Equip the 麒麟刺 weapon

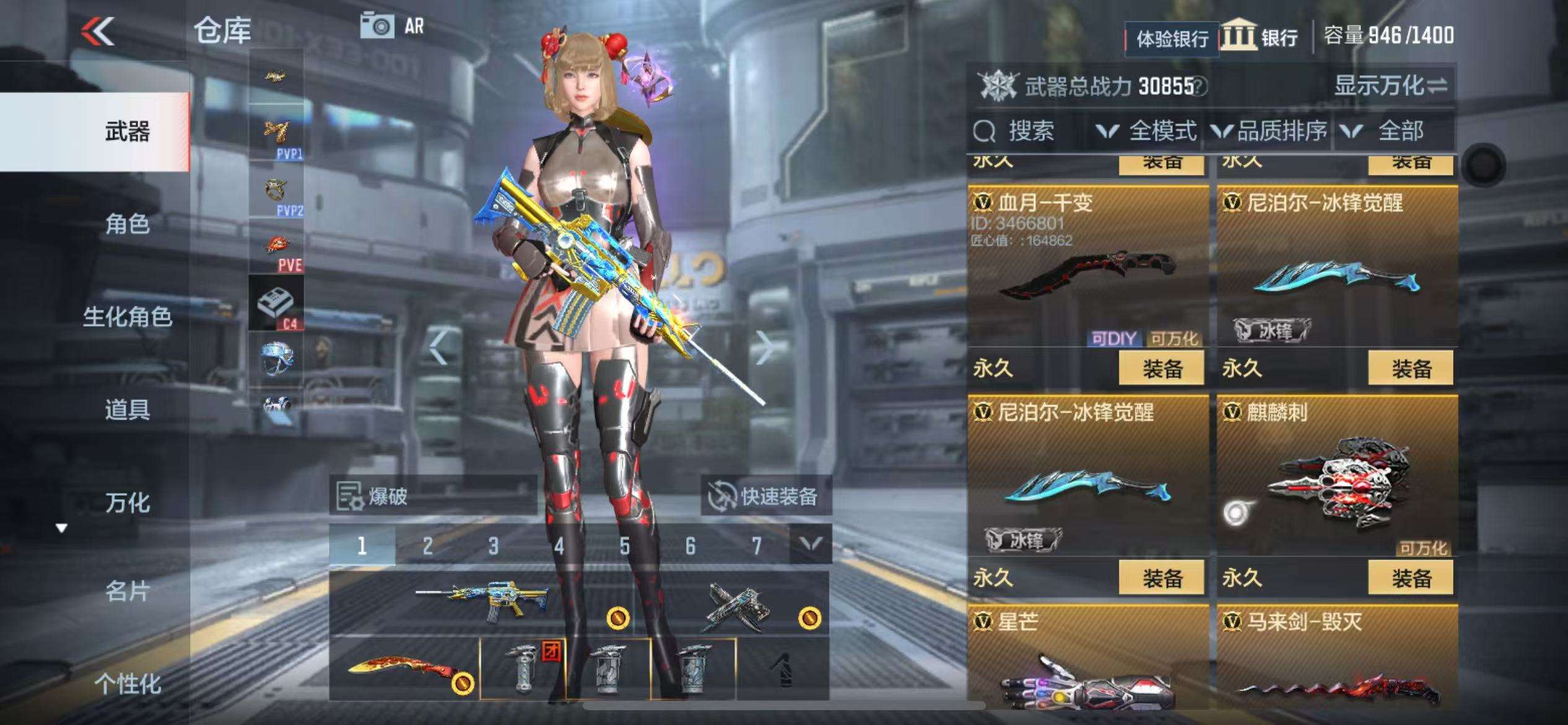point(1411,578)
